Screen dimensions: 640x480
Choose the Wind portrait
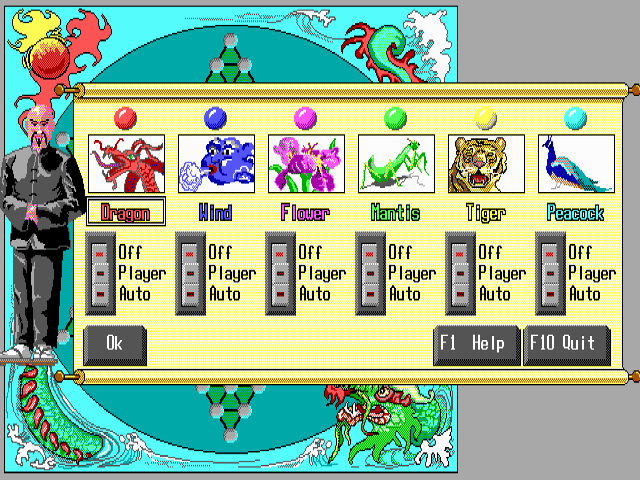(x=216, y=164)
